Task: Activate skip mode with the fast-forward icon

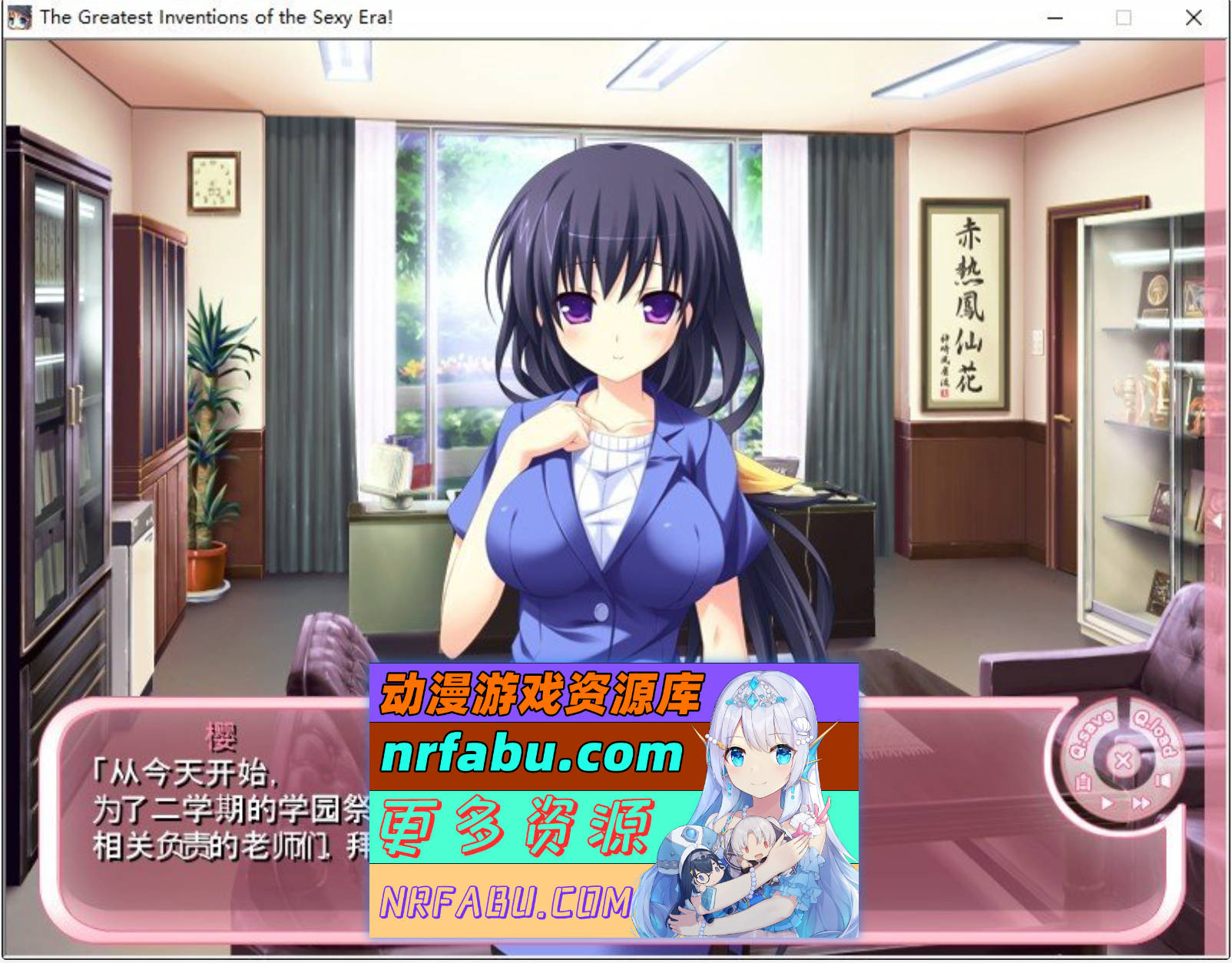Action: tap(1142, 802)
